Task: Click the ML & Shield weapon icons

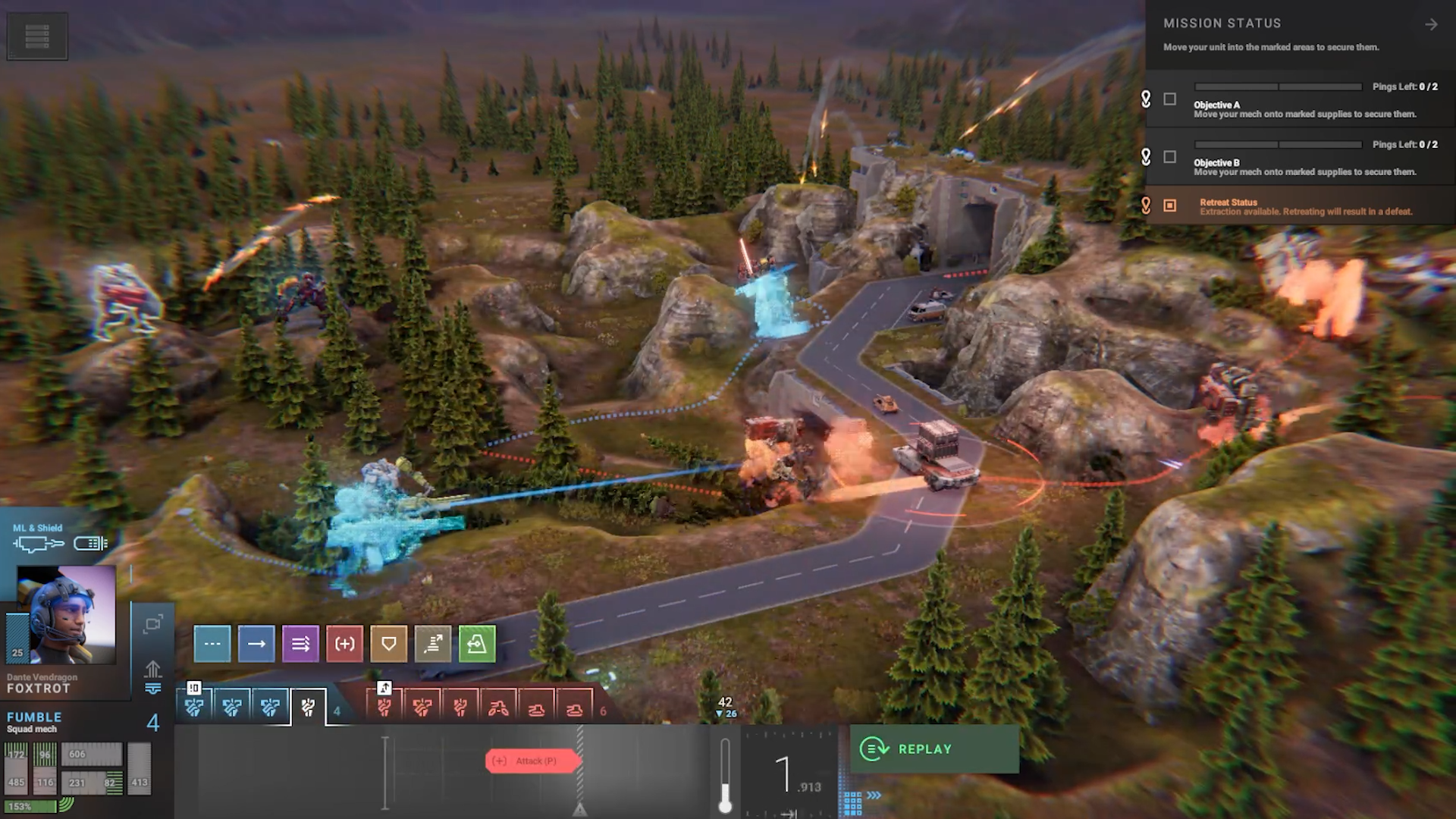Action: [x=59, y=543]
